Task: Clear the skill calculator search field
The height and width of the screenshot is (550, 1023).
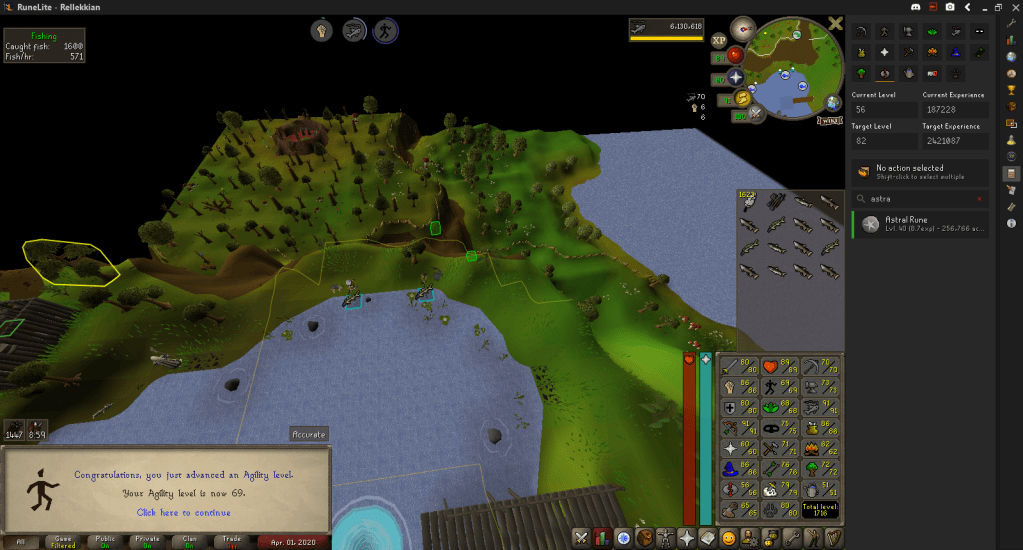Action: (979, 198)
